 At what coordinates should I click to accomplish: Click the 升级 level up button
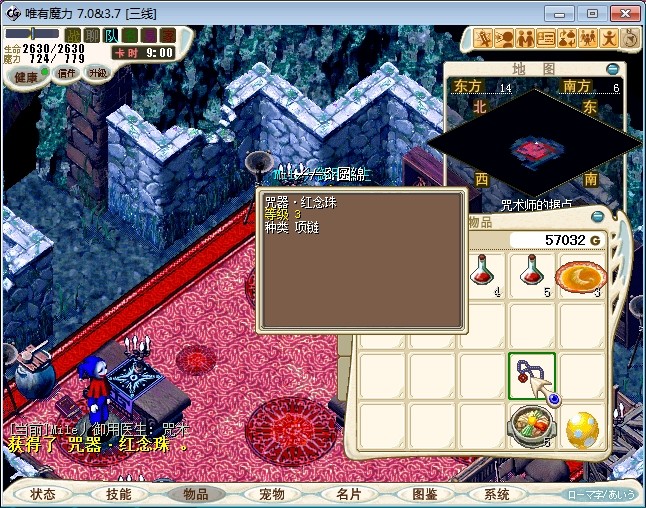[97, 72]
